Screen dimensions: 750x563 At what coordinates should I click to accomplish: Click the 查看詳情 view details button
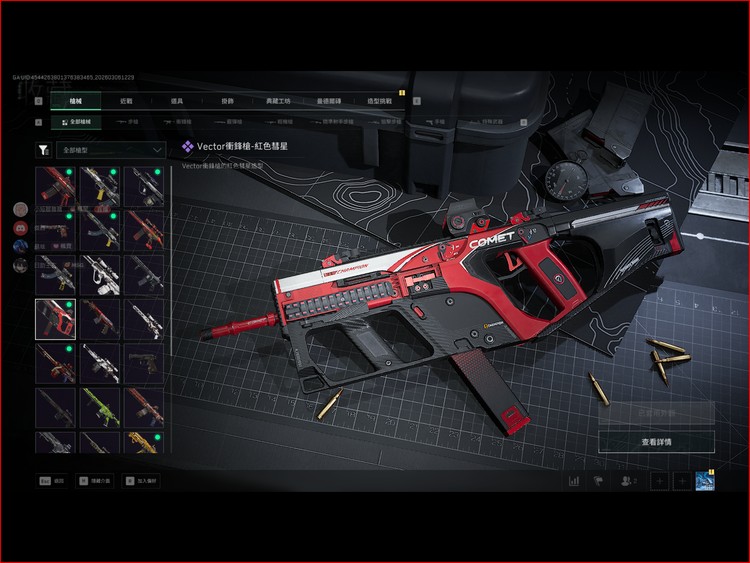coord(656,441)
